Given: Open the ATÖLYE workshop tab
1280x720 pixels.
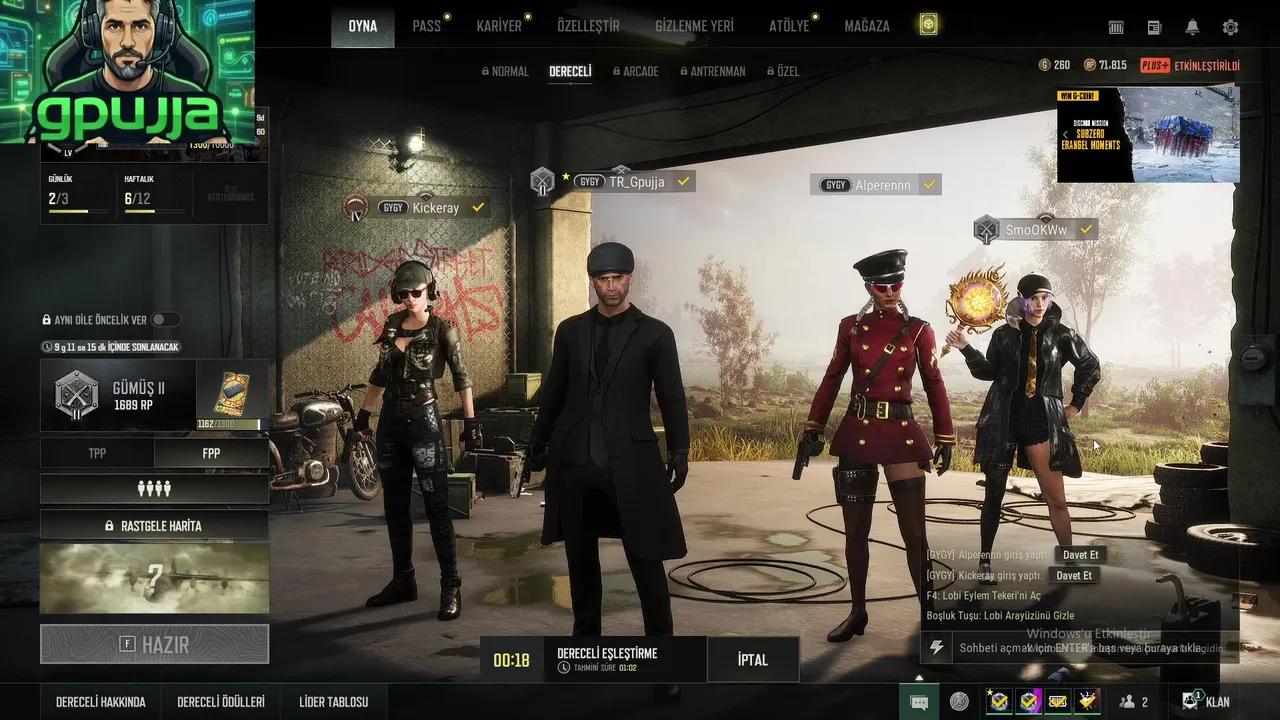Looking at the screenshot, I should pos(789,26).
